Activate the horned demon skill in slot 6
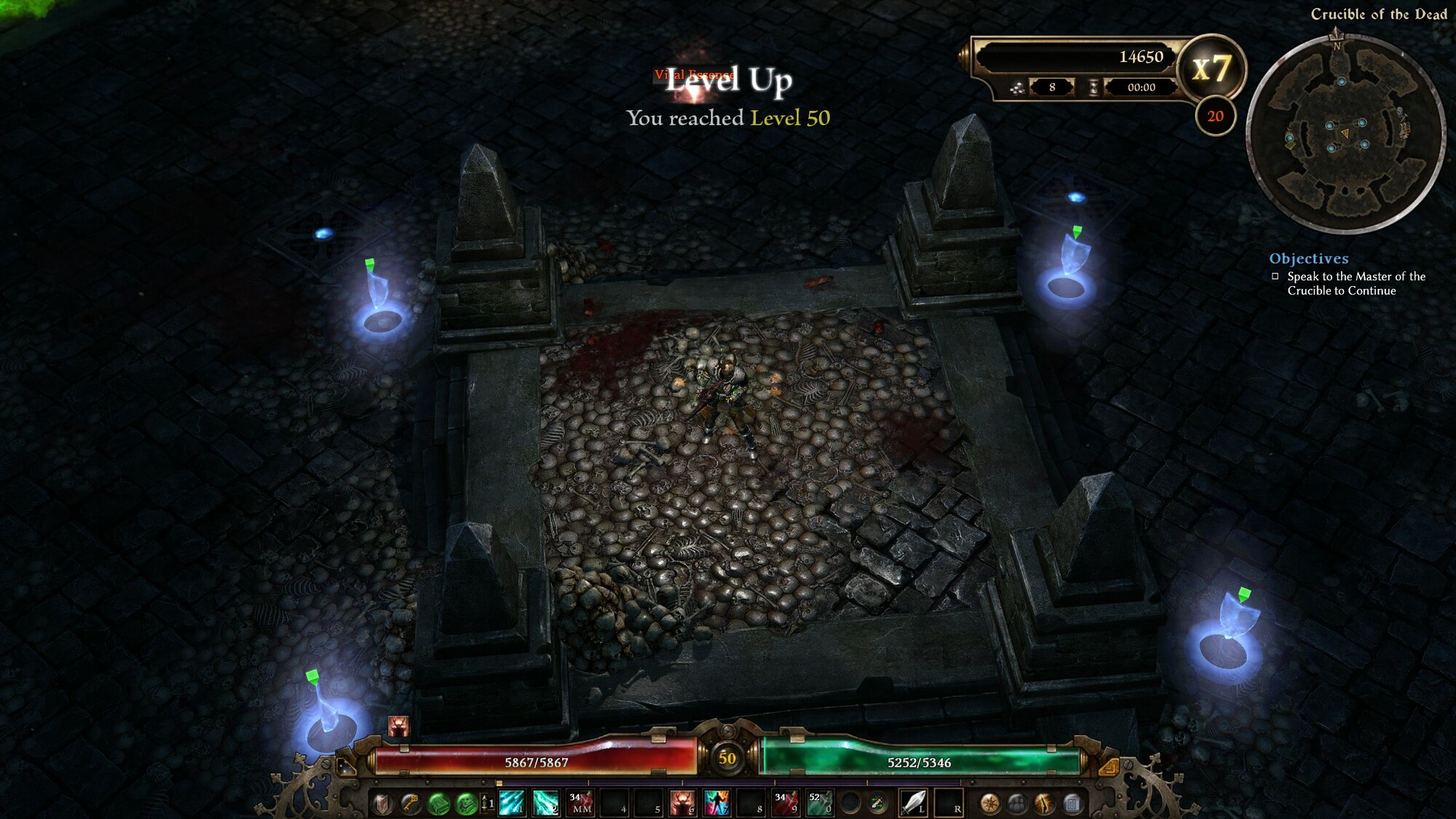The image size is (1456, 819). coord(682,803)
